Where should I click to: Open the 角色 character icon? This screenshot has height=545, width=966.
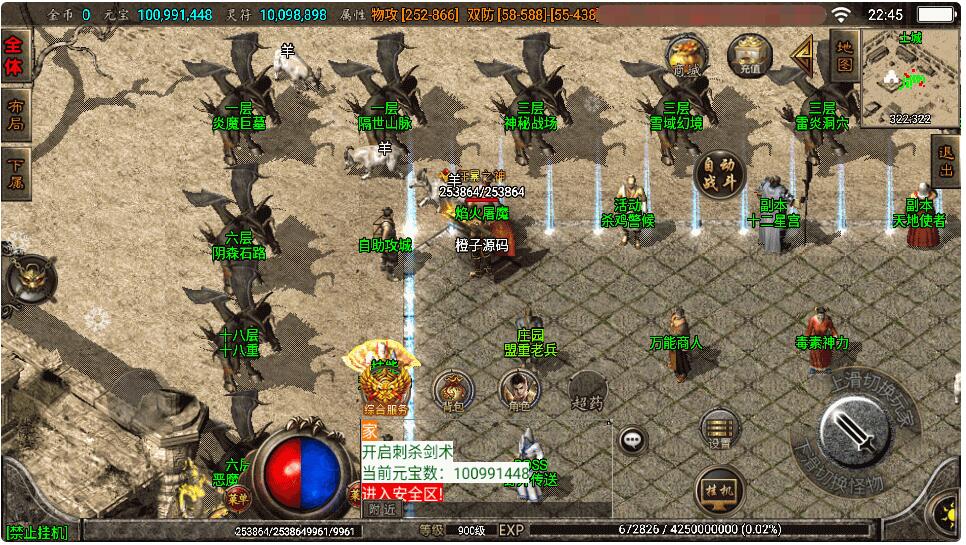[x=518, y=391]
